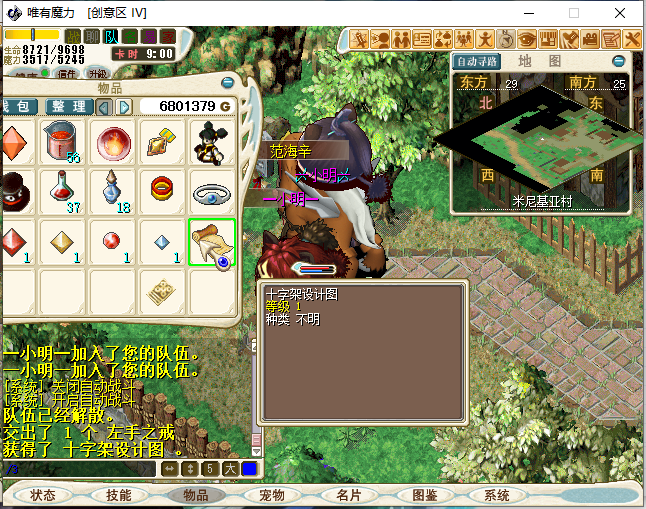Pick the fire orb item
The image size is (646, 509).
click(113, 143)
